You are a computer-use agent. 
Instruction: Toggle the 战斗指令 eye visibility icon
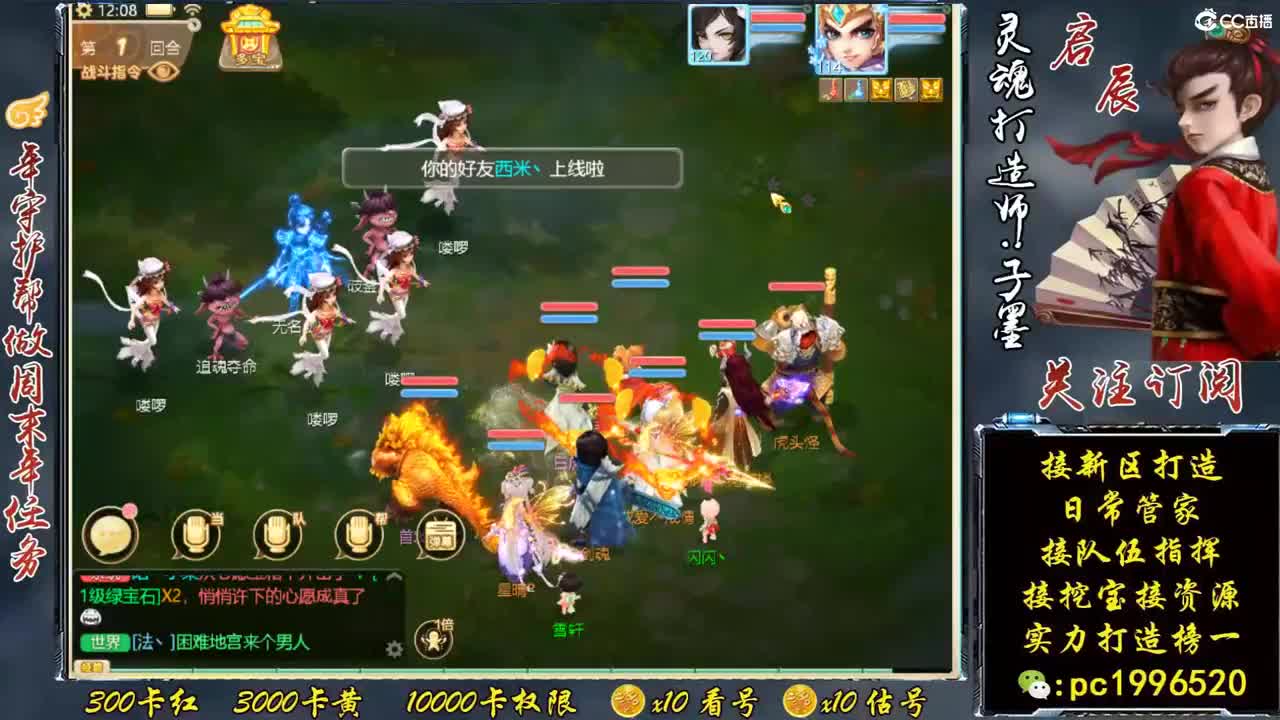(x=162, y=72)
